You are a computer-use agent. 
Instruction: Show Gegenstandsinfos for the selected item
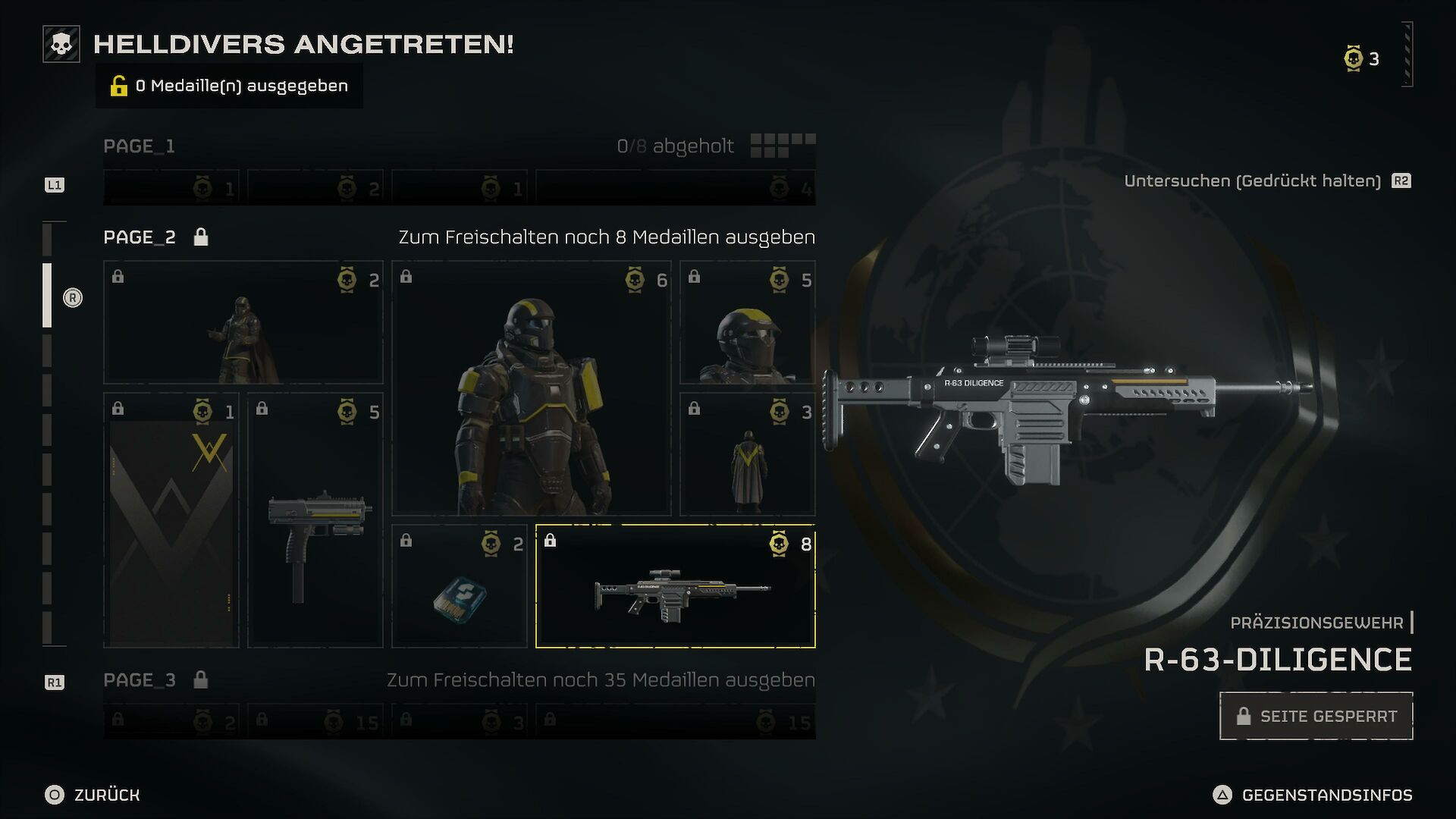pyautogui.click(x=1313, y=795)
